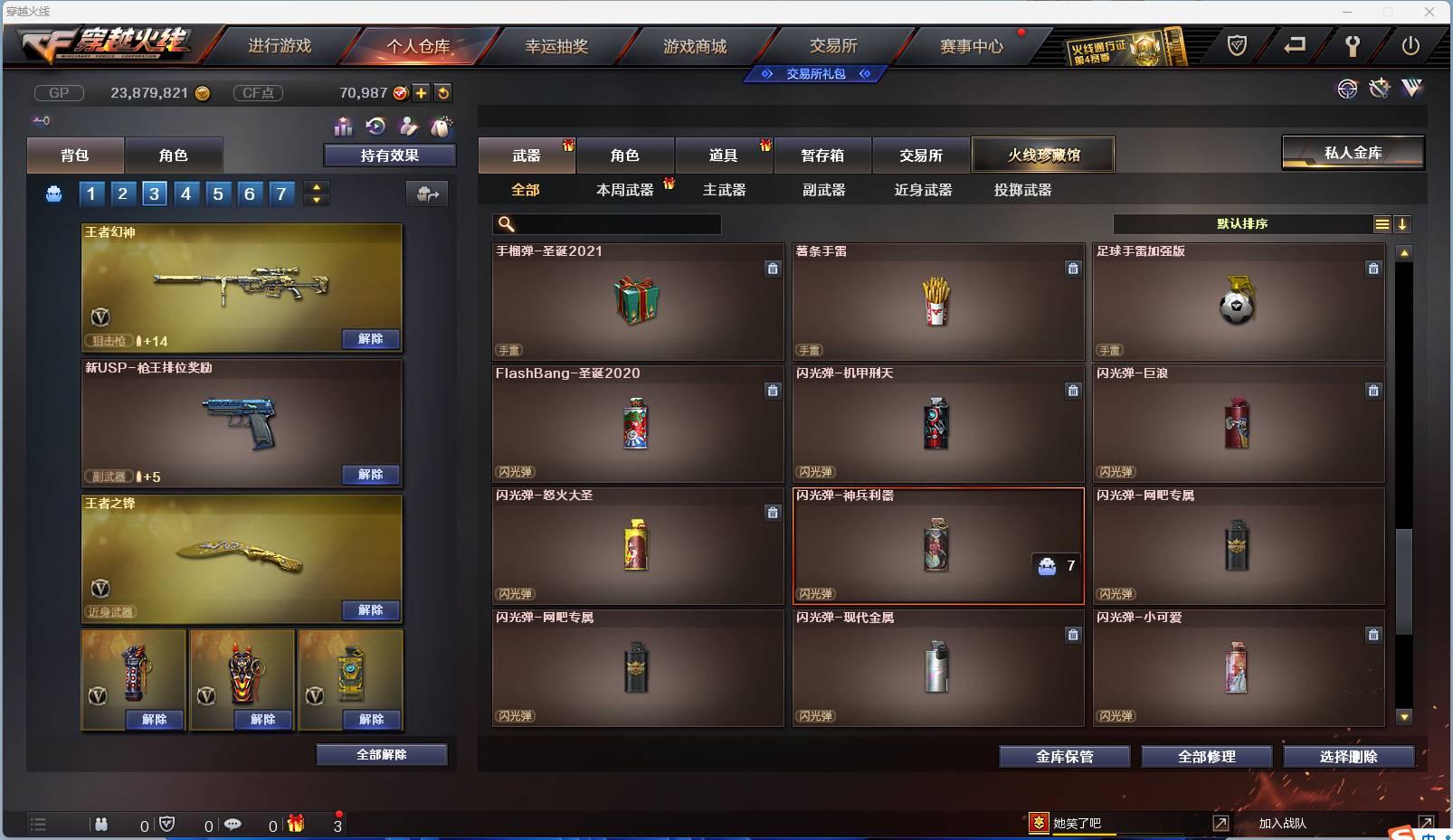Click the character edit person icon
1453x840 pixels.
point(408,127)
